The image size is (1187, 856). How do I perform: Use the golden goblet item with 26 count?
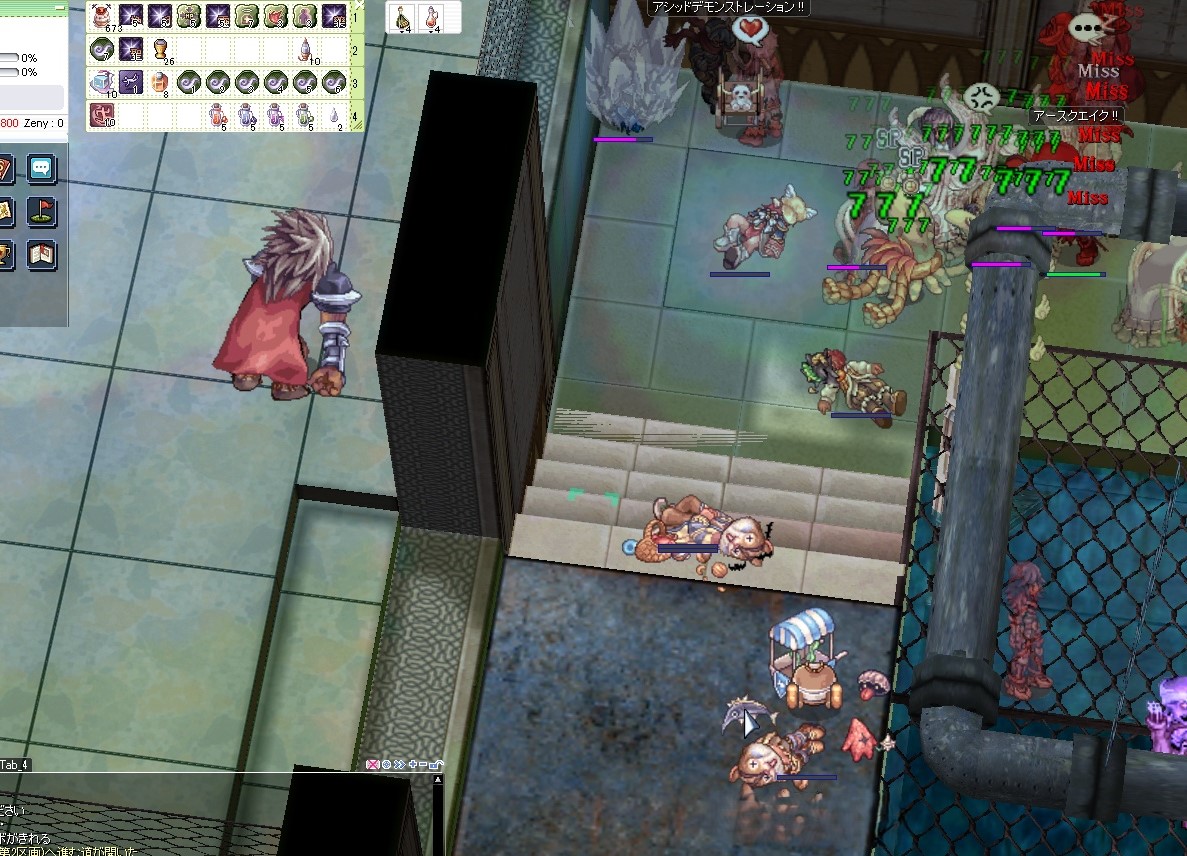tap(160, 49)
